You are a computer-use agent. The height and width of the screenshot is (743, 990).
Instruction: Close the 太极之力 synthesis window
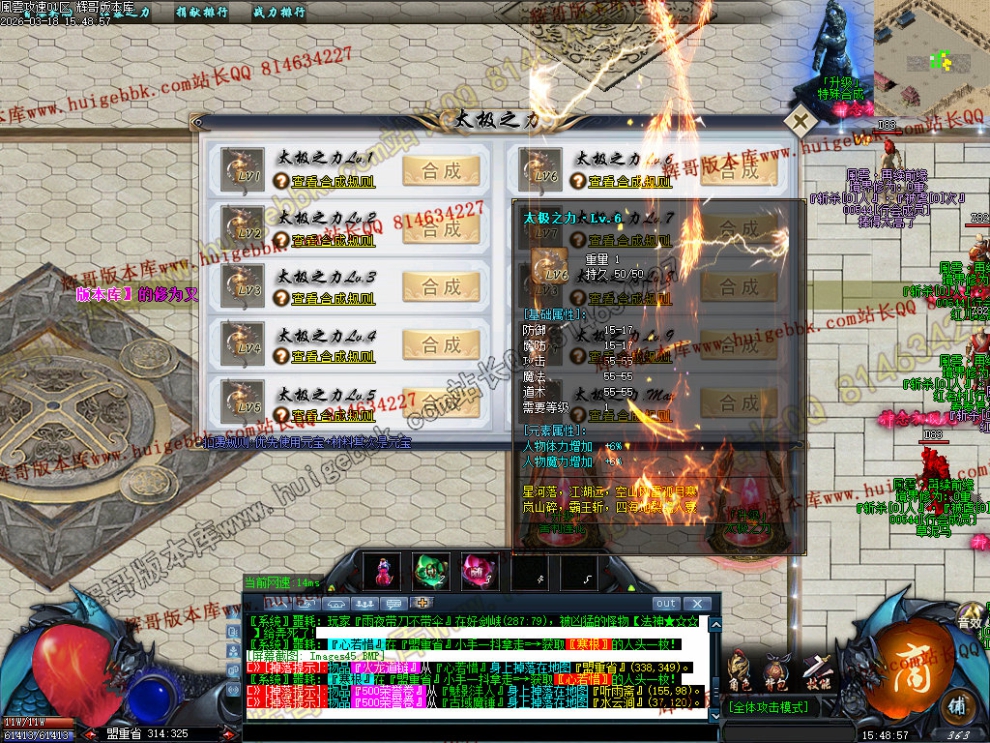799,121
